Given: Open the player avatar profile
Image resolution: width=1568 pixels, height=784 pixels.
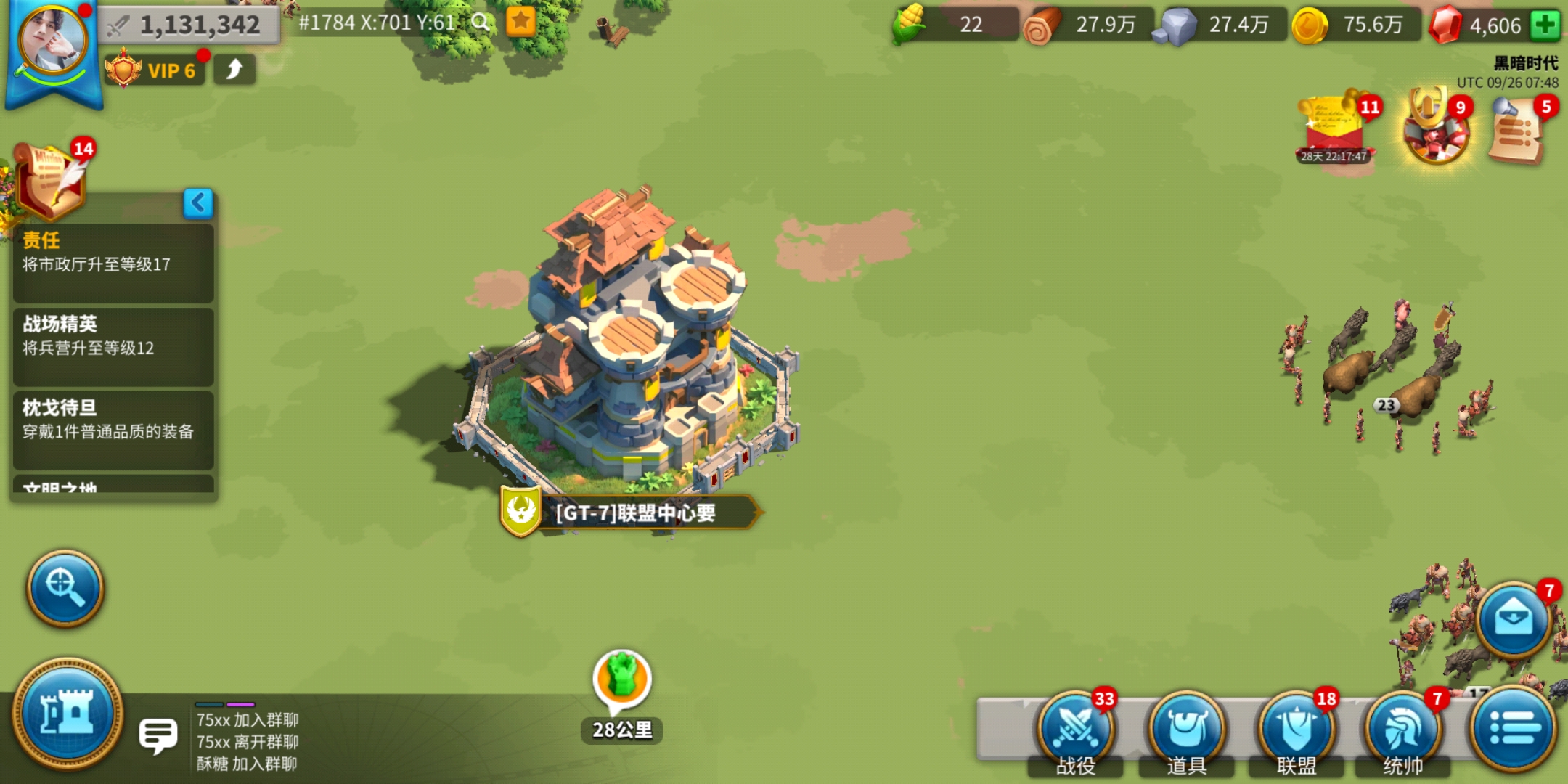Looking at the screenshot, I should point(52,44).
